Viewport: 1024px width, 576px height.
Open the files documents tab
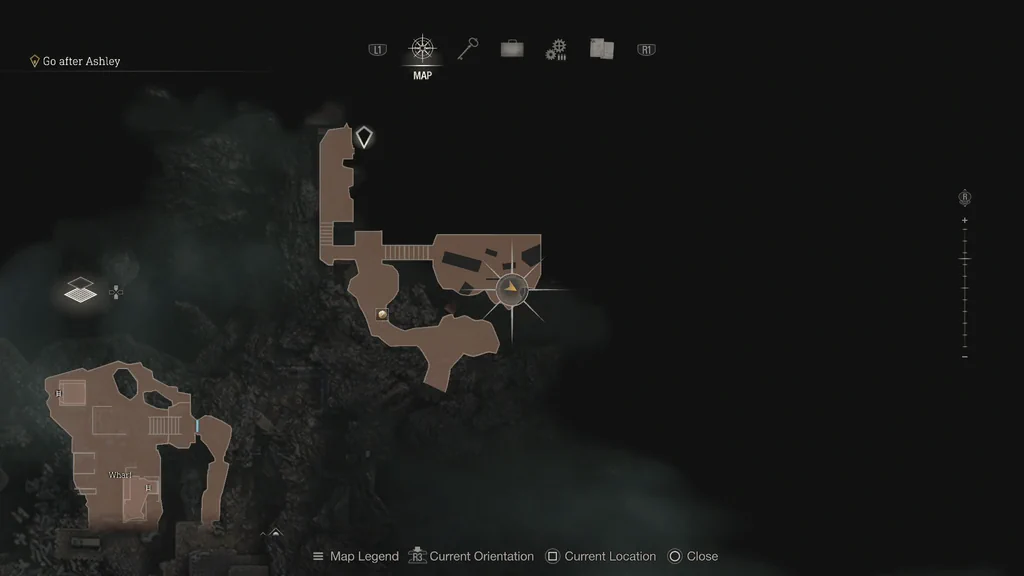click(x=601, y=48)
